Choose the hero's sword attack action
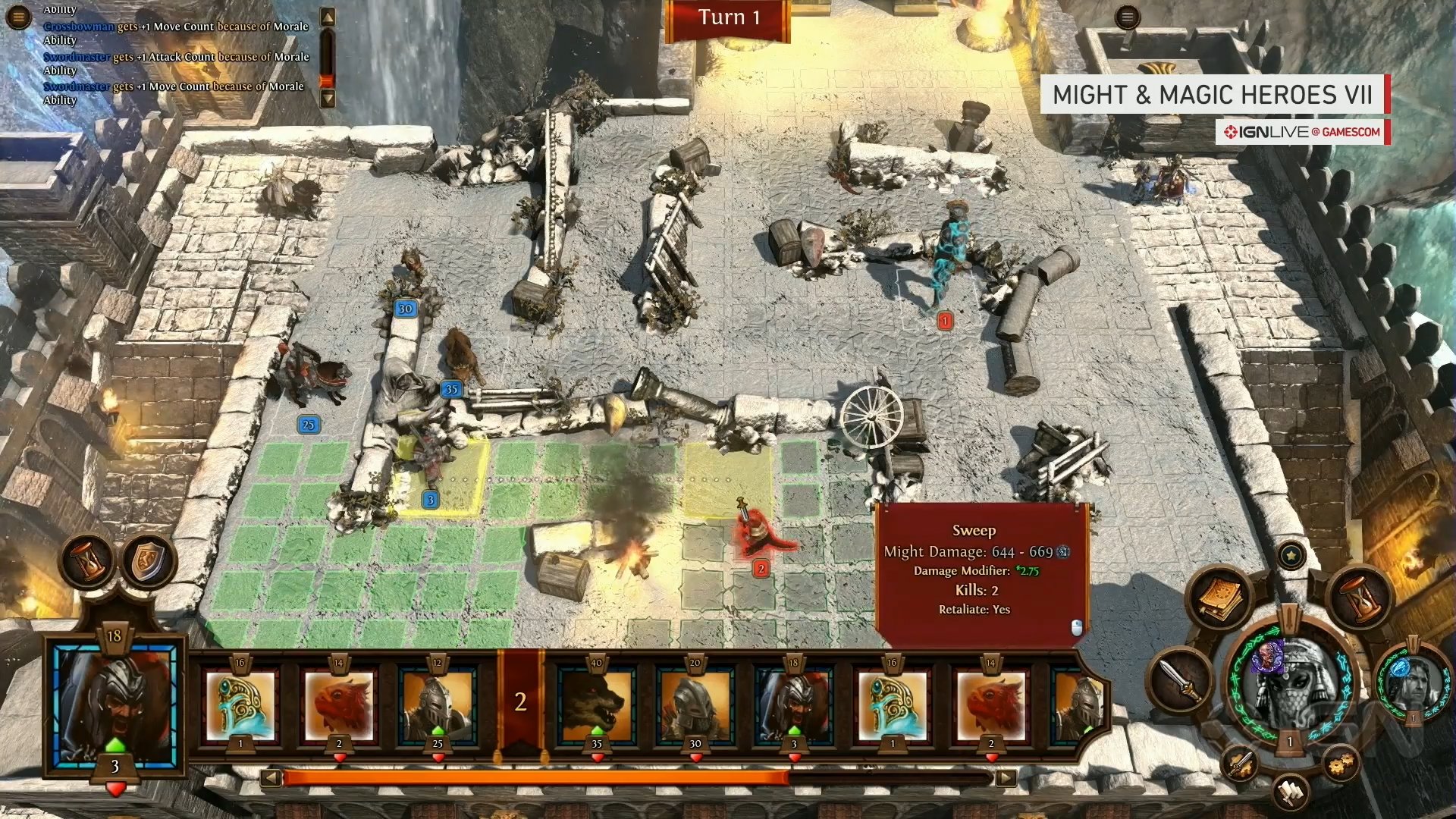Viewport: 1456px width, 819px height. (x=1181, y=679)
